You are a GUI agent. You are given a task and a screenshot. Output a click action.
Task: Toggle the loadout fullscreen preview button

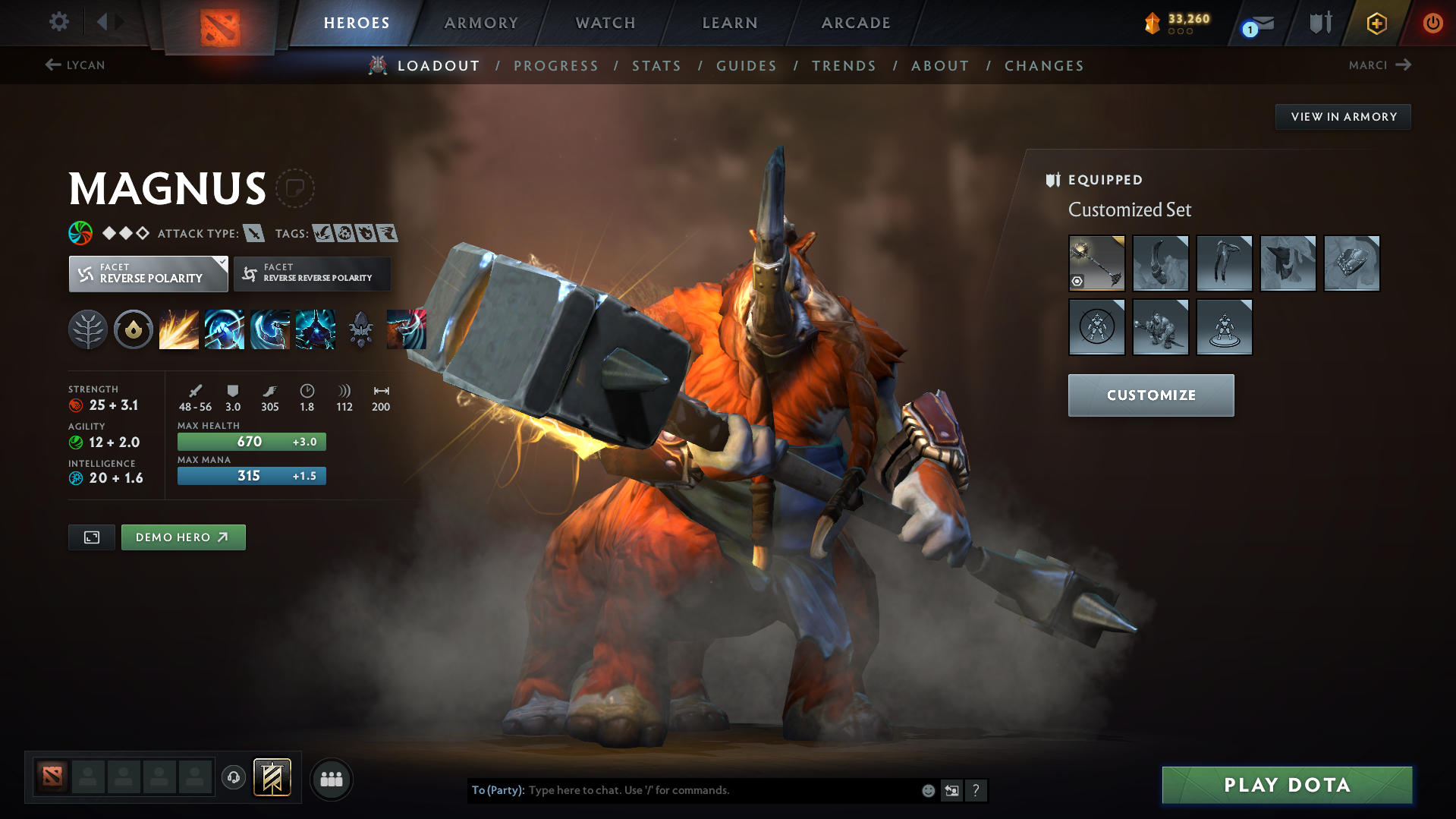[x=91, y=537]
